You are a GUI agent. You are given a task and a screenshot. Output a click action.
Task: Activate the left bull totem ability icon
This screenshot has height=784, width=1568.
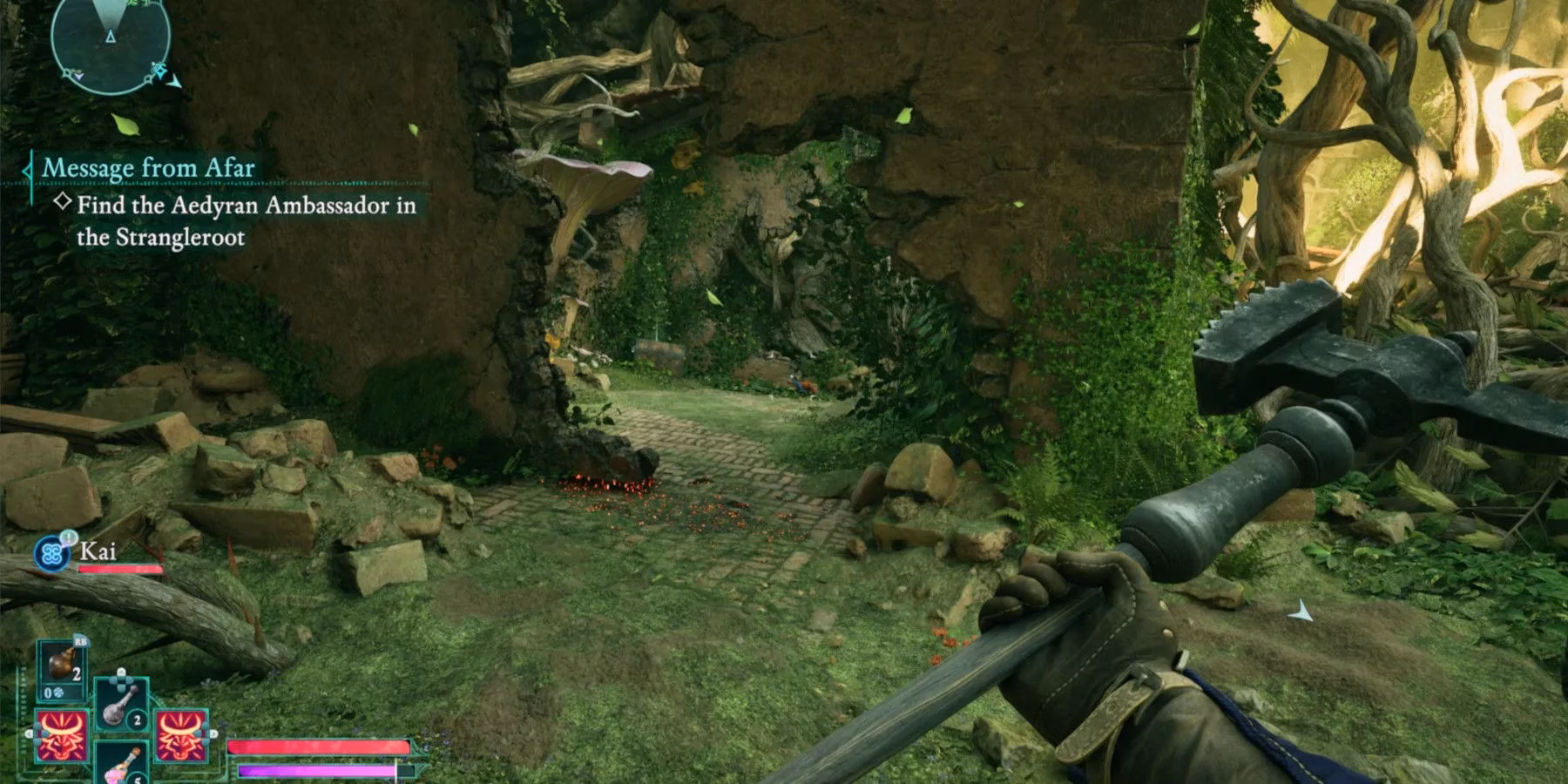tap(62, 734)
